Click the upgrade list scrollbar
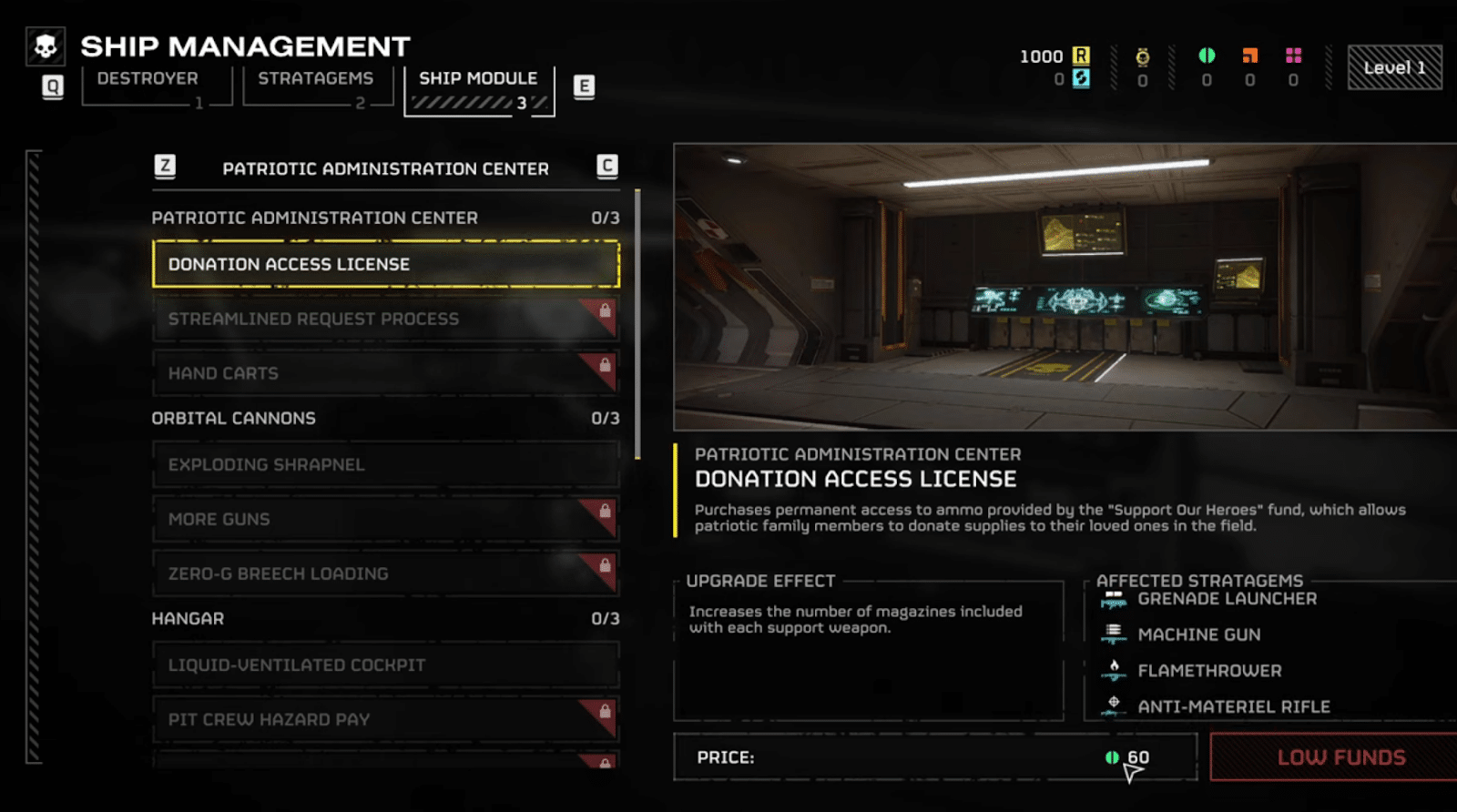The height and width of the screenshot is (812, 1457). click(637, 324)
